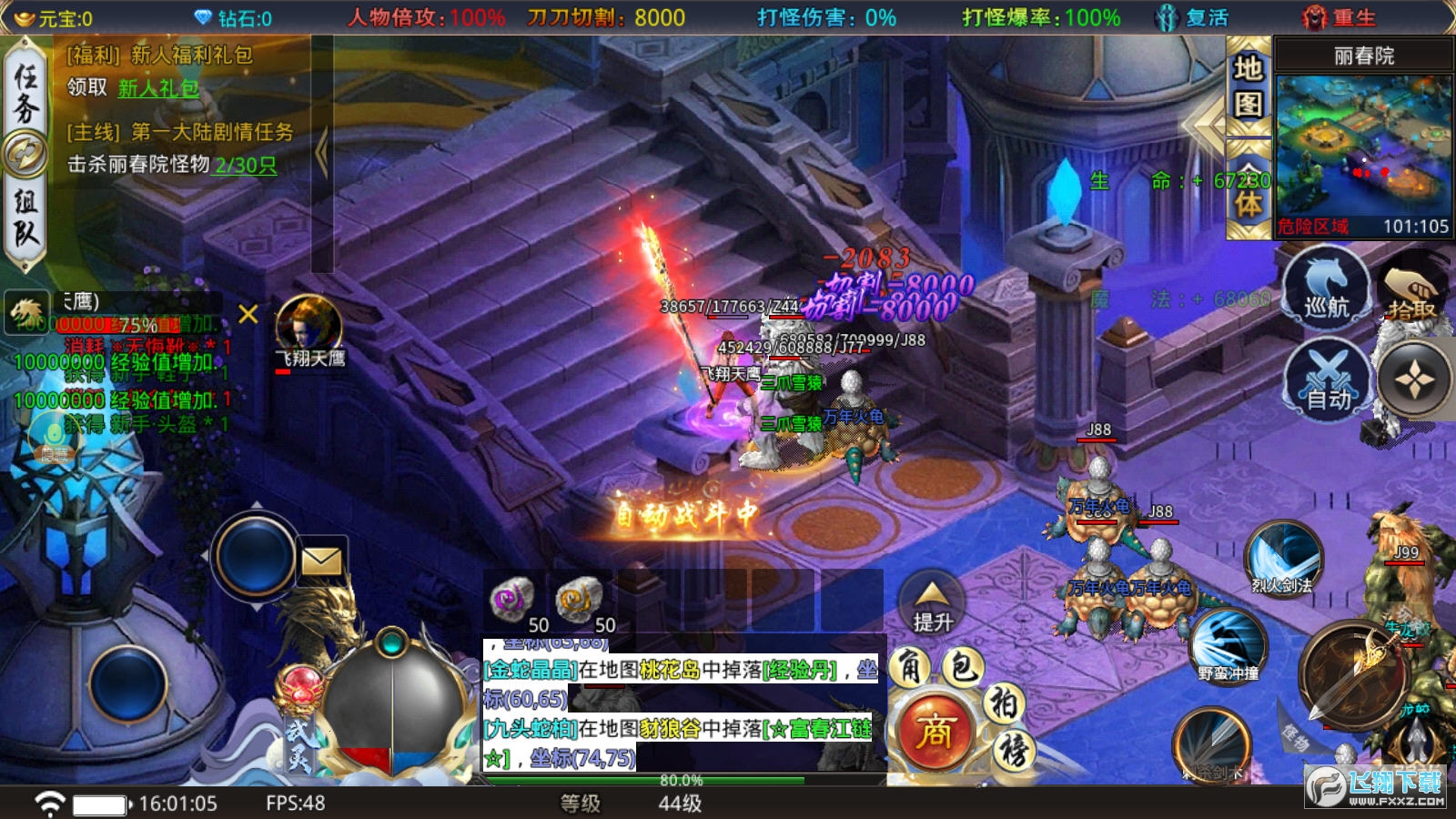Open the mail envelope icon
Screen dimensions: 1456x819
pos(321,561)
